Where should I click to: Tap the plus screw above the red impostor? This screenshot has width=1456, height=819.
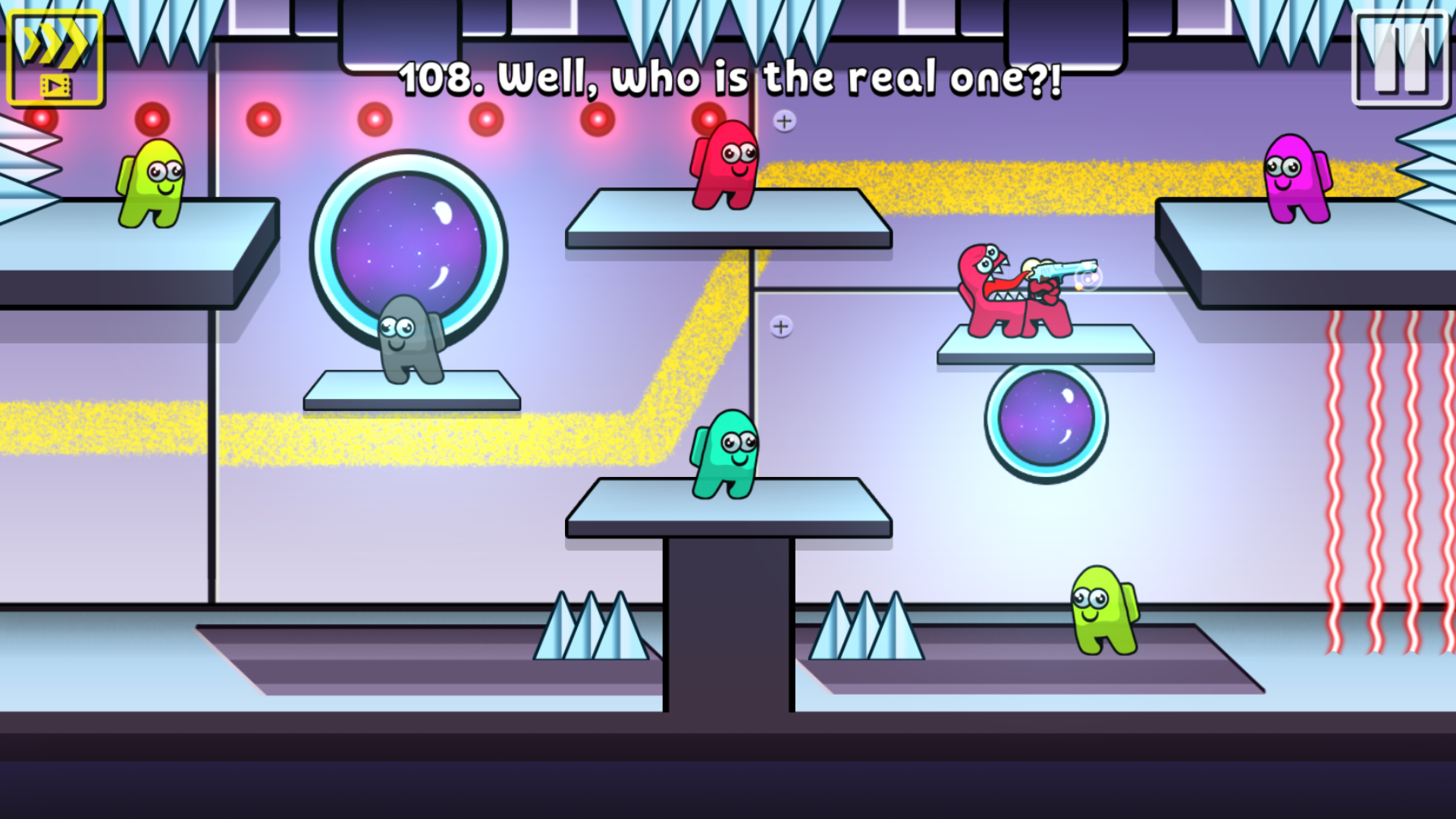click(x=785, y=120)
